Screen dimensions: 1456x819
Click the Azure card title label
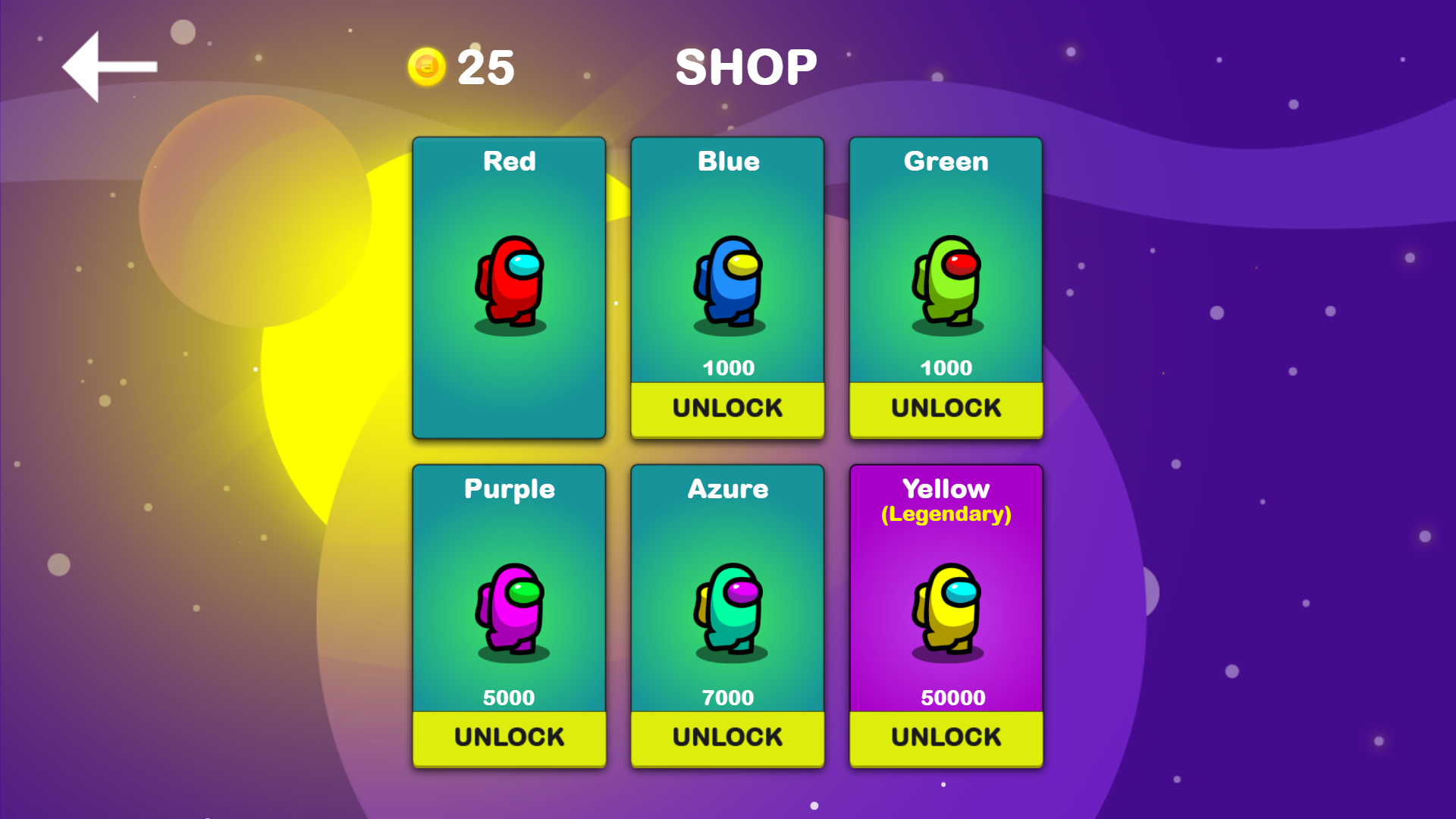[726, 489]
